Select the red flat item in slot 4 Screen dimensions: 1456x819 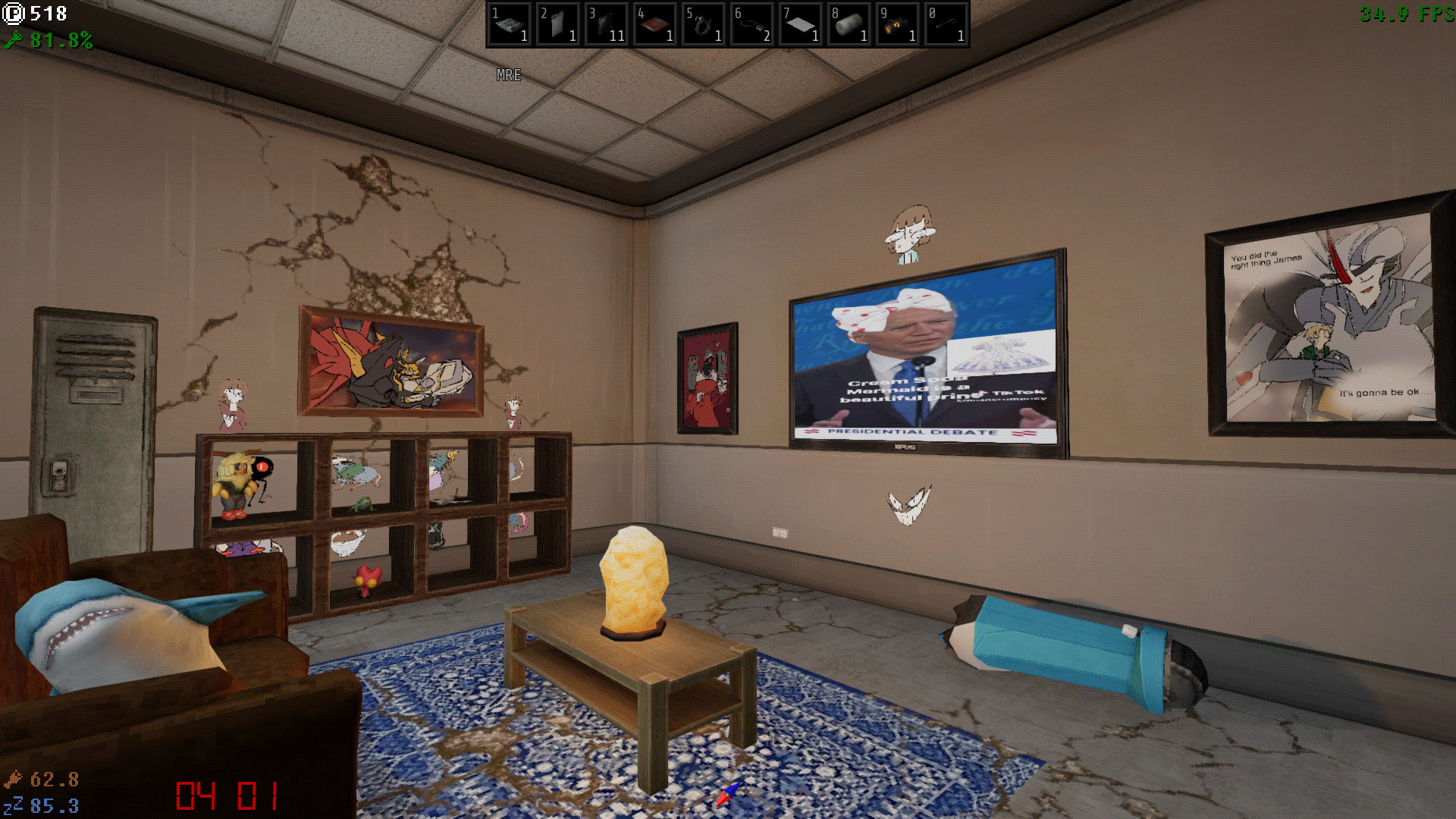655,24
